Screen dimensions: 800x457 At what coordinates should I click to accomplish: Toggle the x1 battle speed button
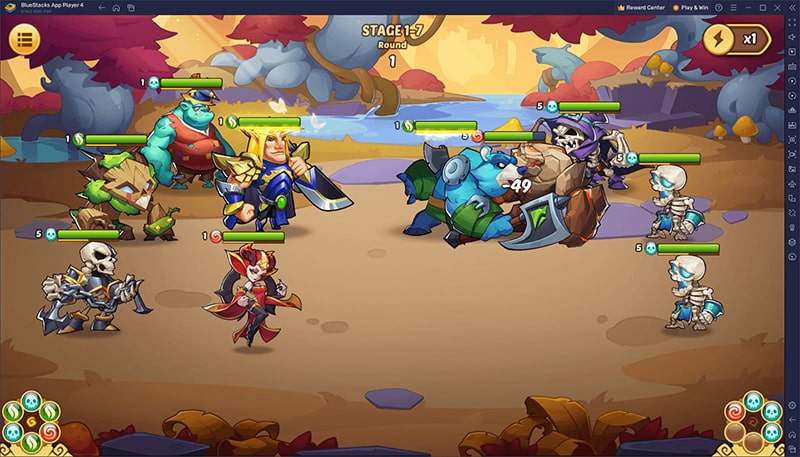pos(740,40)
